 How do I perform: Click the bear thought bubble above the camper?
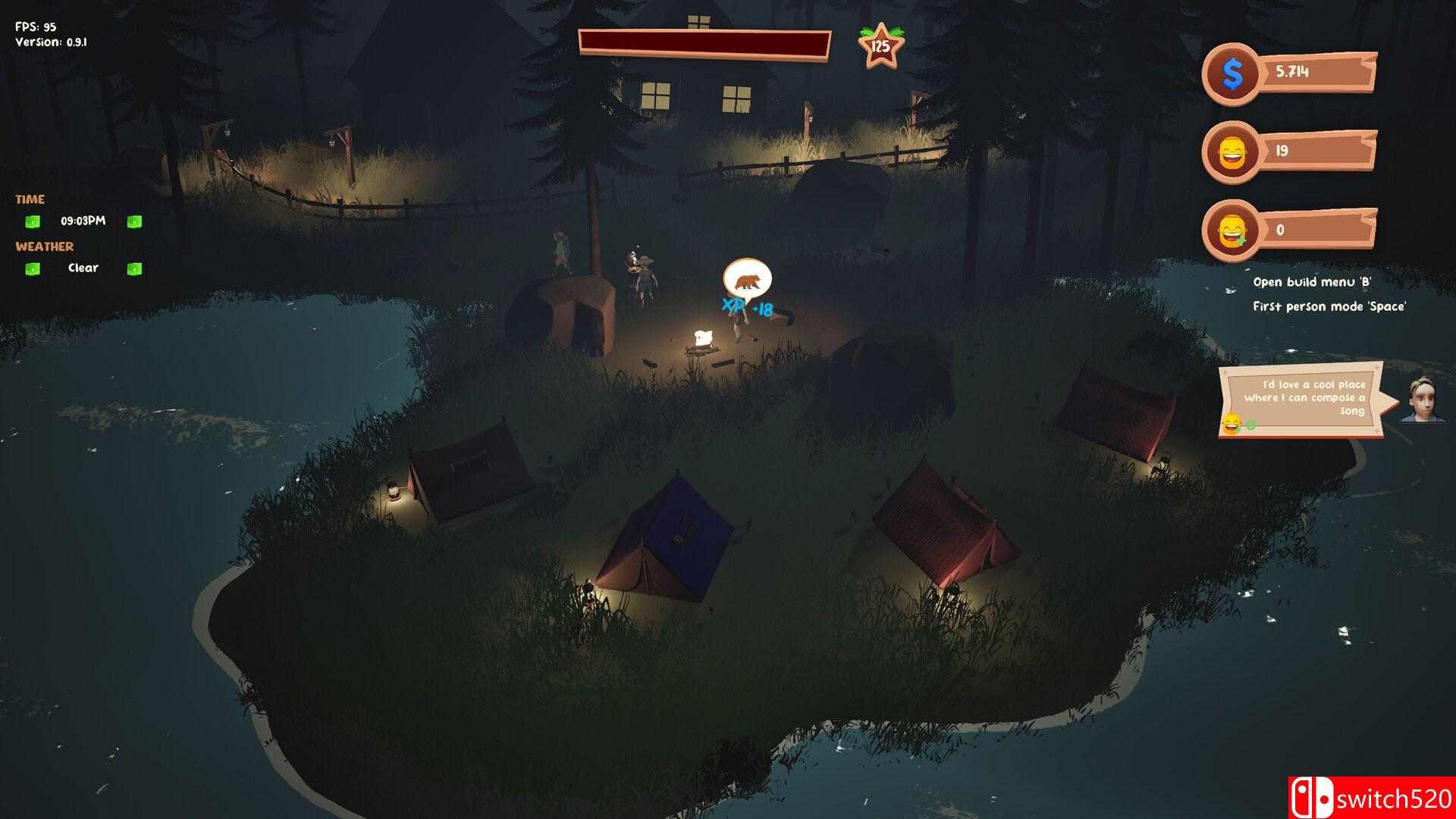tap(747, 281)
